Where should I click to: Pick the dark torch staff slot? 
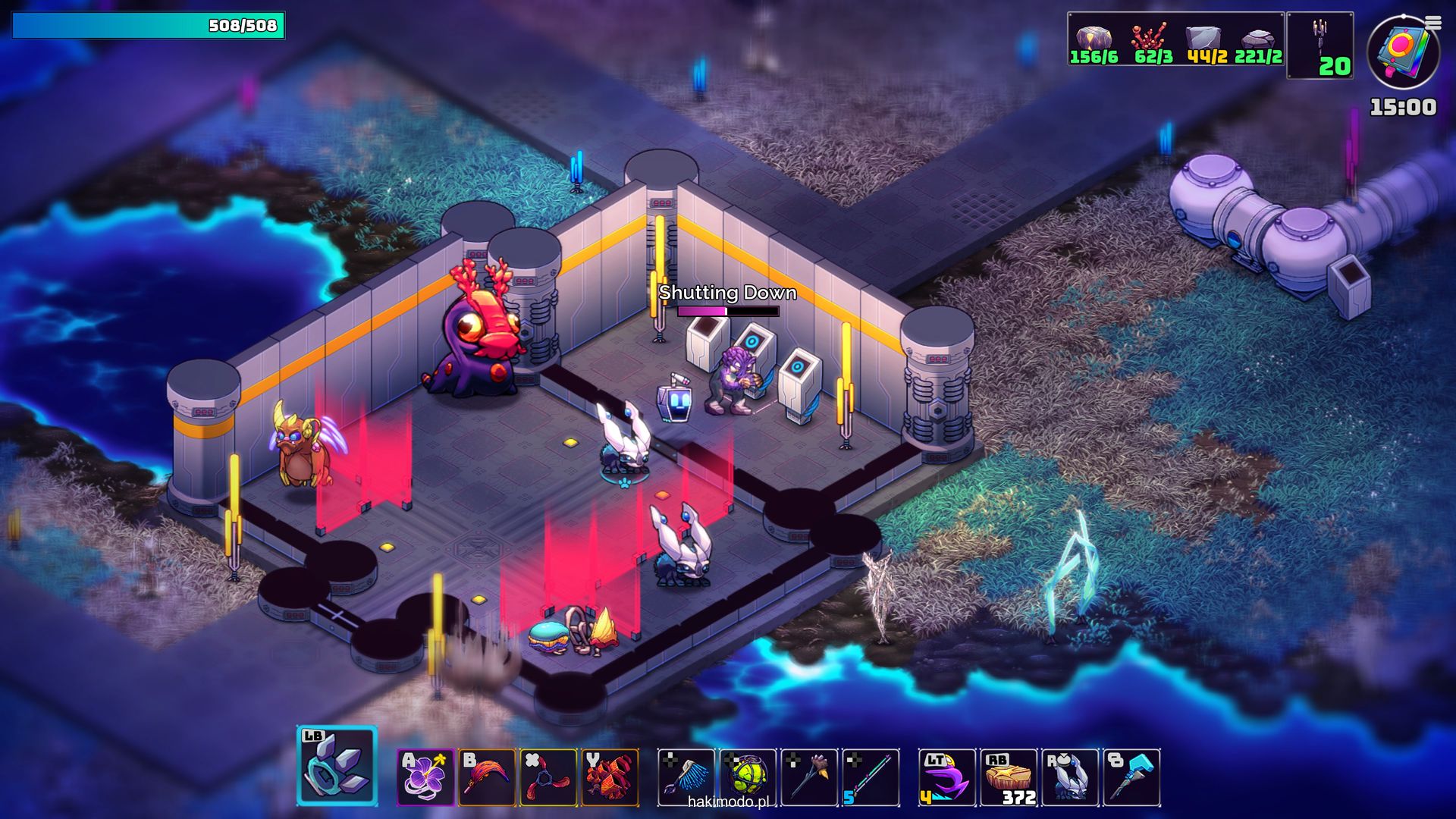[809, 777]
